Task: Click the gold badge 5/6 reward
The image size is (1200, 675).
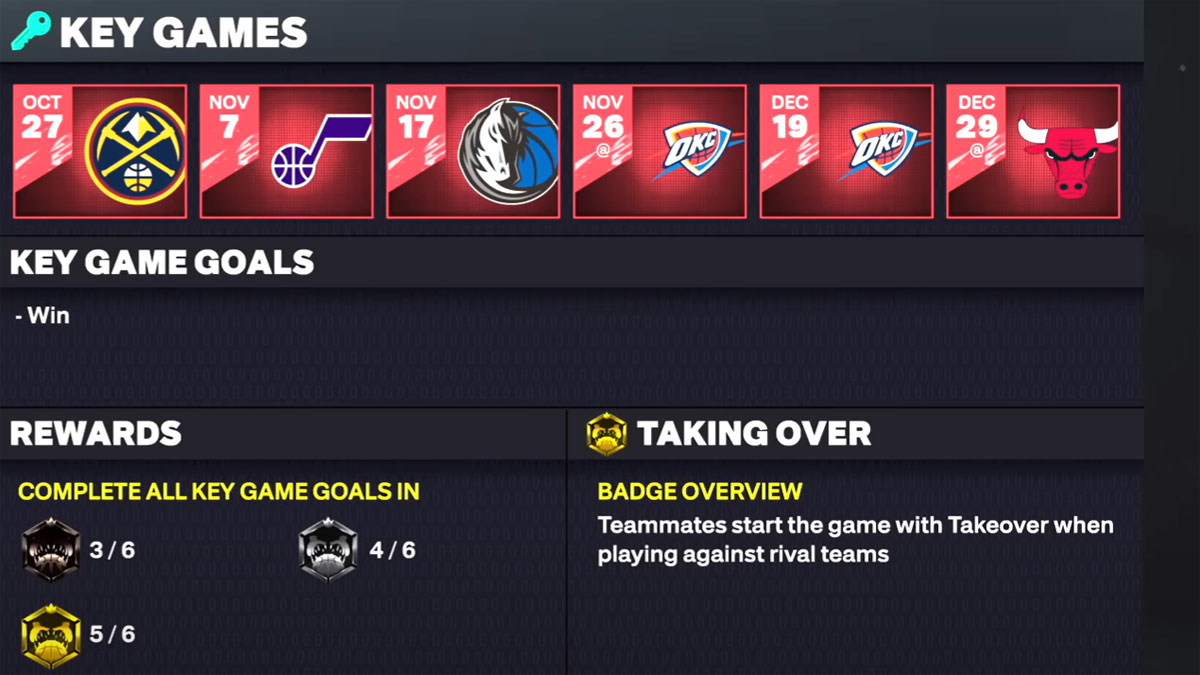Action: [51, 635]
